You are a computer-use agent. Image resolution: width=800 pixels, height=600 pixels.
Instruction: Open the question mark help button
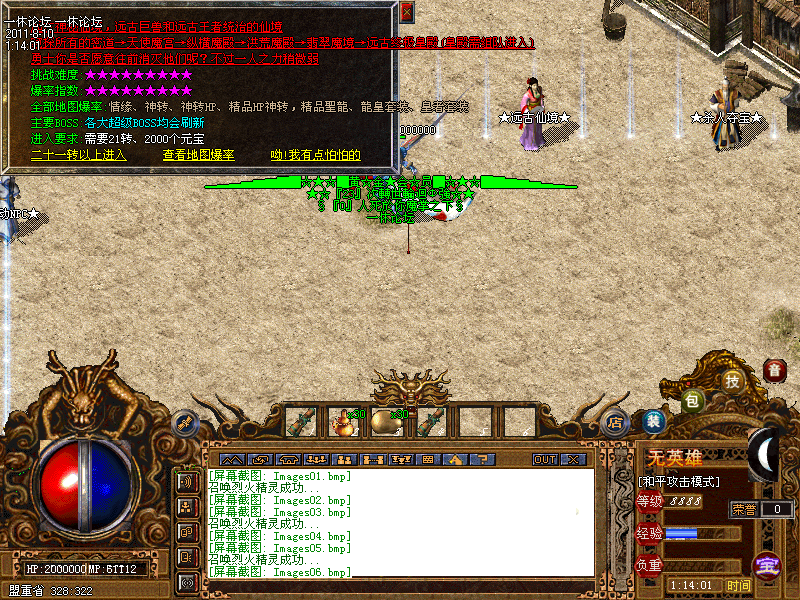tap(483, 459)
